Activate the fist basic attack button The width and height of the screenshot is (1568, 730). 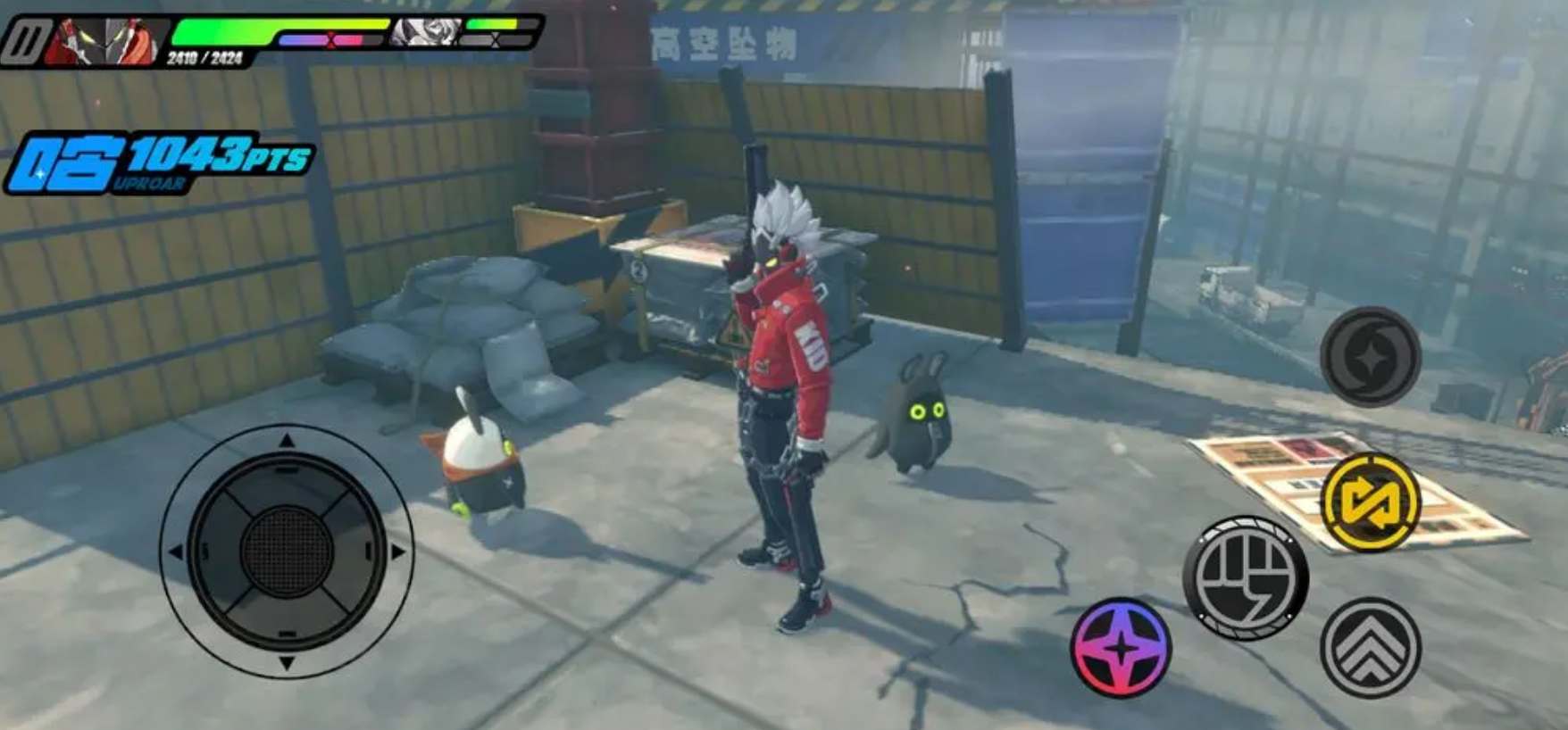[x=1245, y=577]
